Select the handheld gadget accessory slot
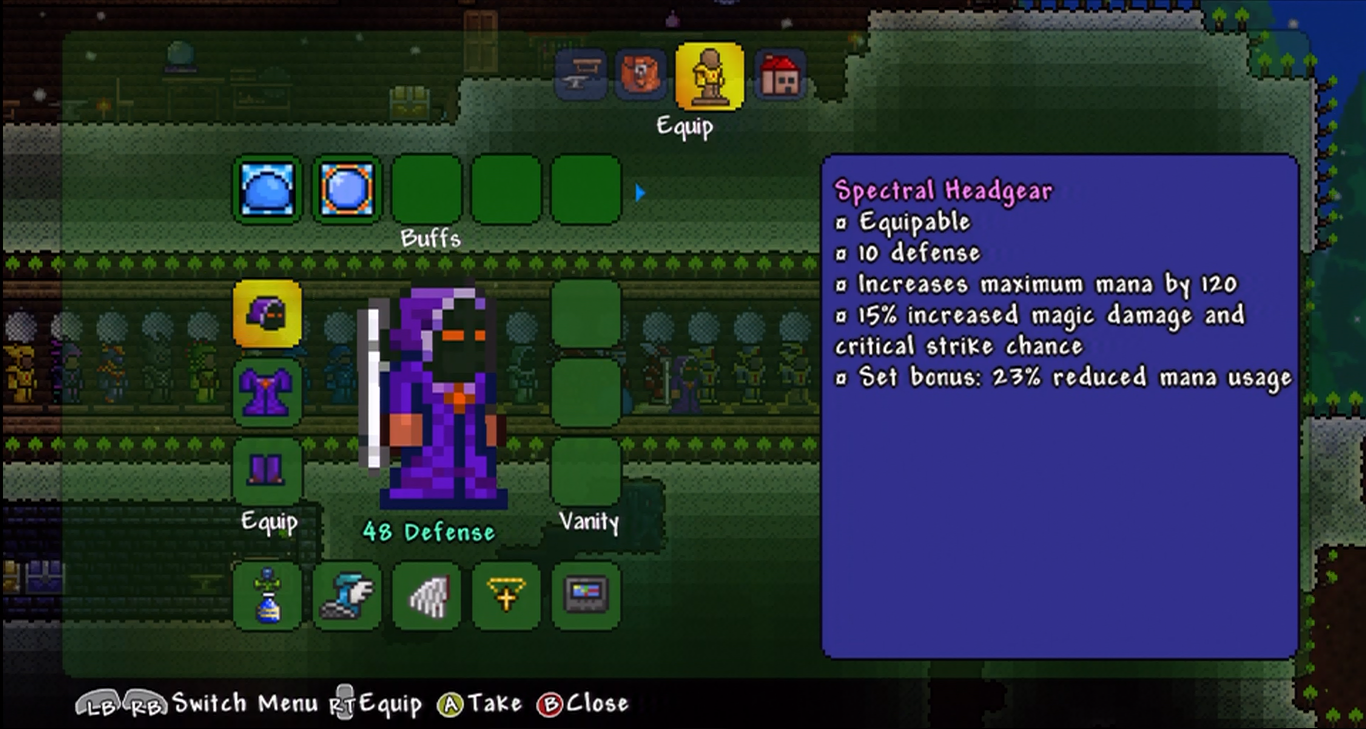Viewport: 1366px width, 729px height. pos(586,596)
